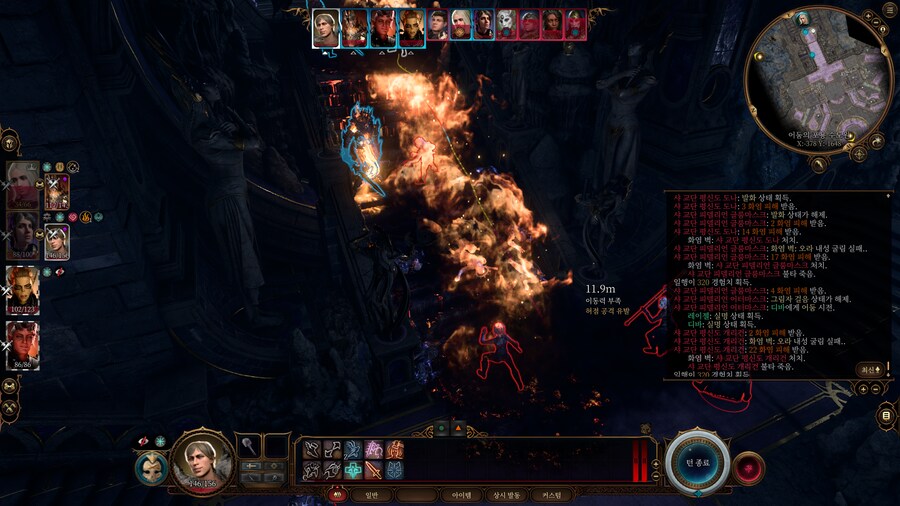Use the teal cross healing ability
Screen dimensions: 900x506
[x=354, y=469]
